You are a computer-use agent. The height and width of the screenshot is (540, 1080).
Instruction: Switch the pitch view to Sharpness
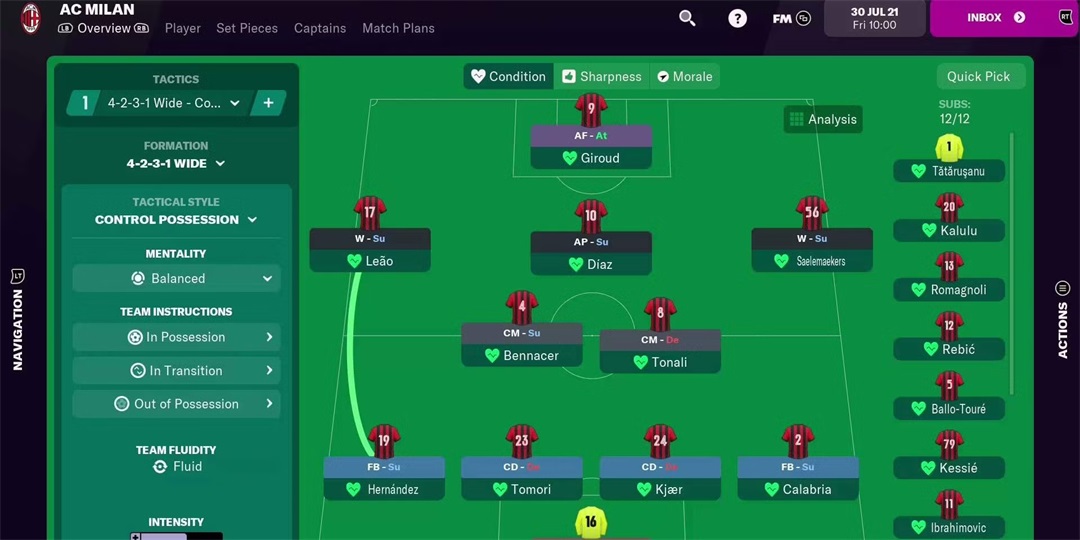[601, 76]
